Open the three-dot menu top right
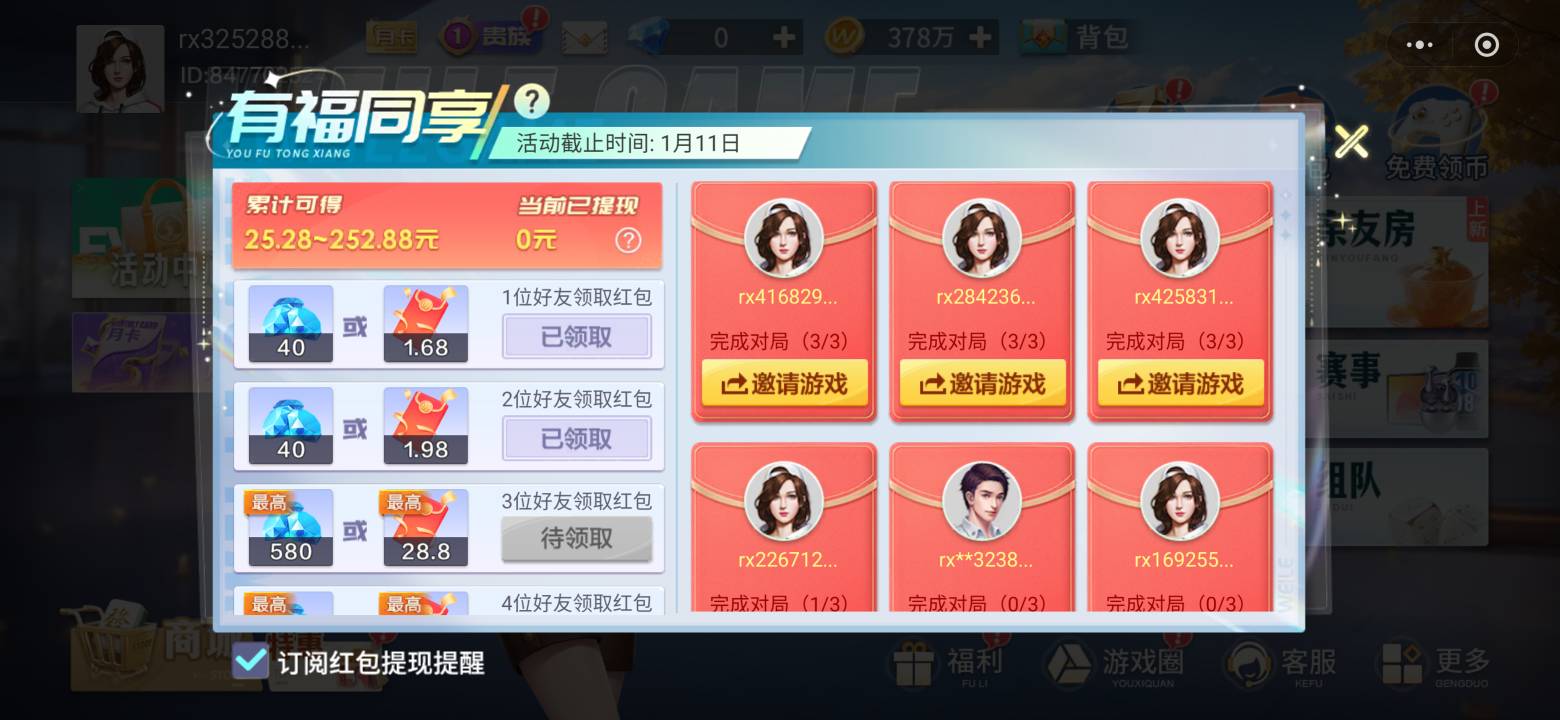Viewport: 1560px width, 720px height. click(1420, 44)
